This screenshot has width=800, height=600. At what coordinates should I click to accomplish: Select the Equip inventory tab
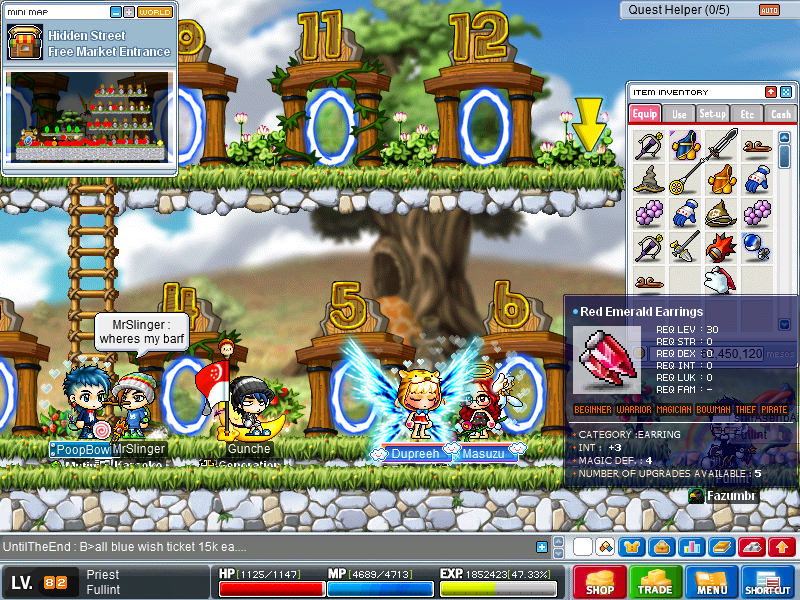[645, 114]
